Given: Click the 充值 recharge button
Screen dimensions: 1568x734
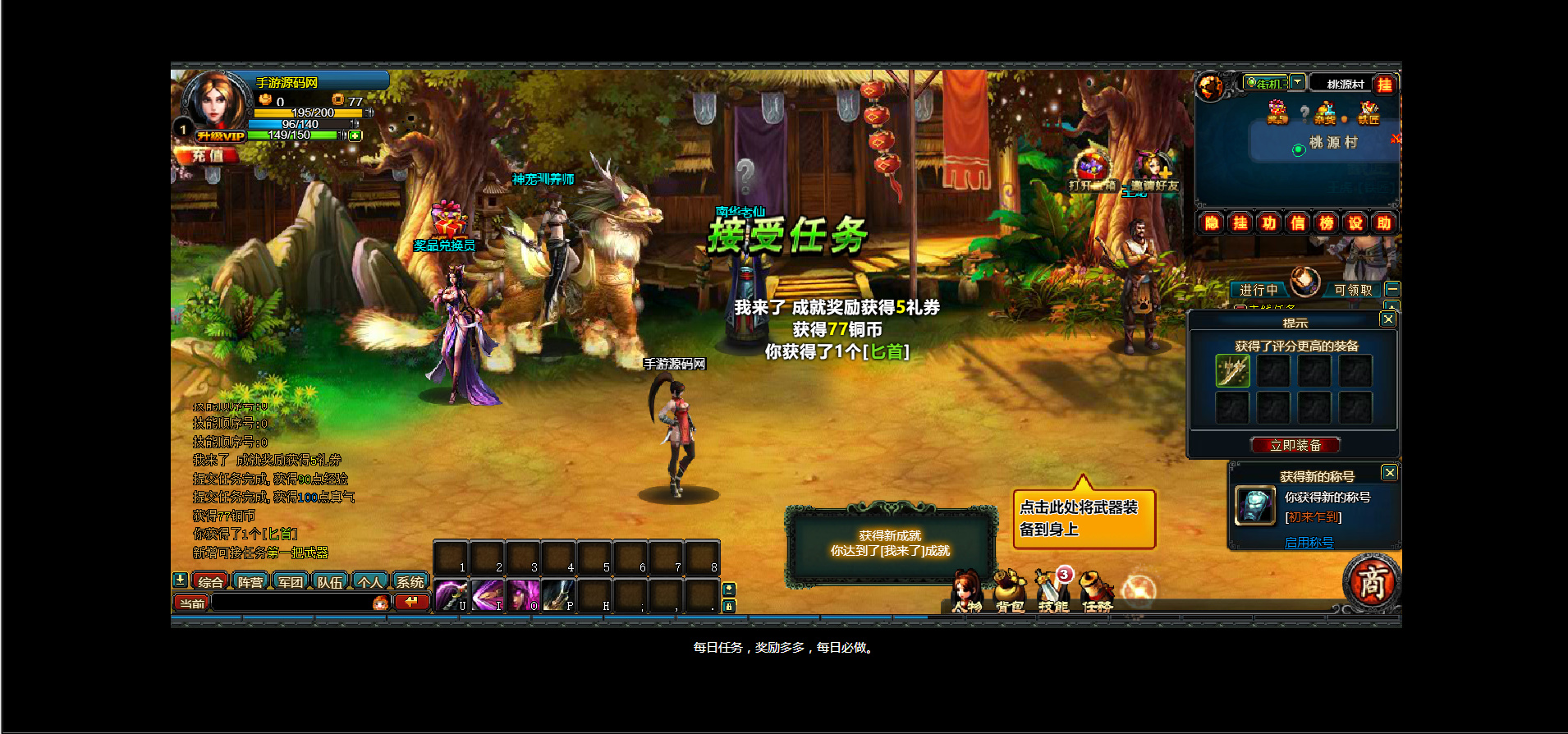Looking at the screenshot, I should 207,155.
